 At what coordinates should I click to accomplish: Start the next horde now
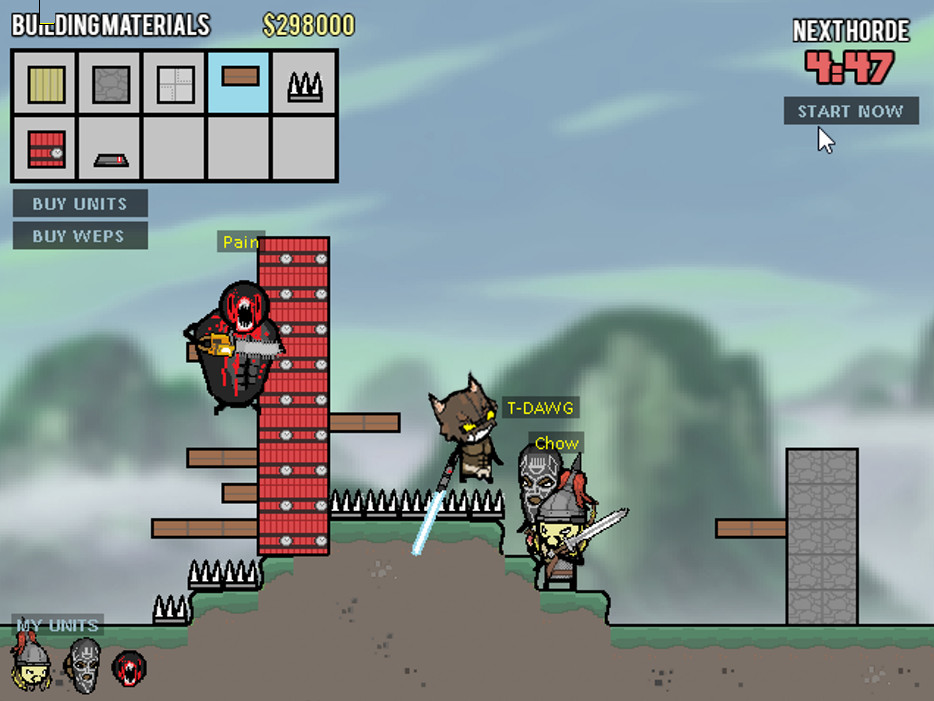(850, 111)
